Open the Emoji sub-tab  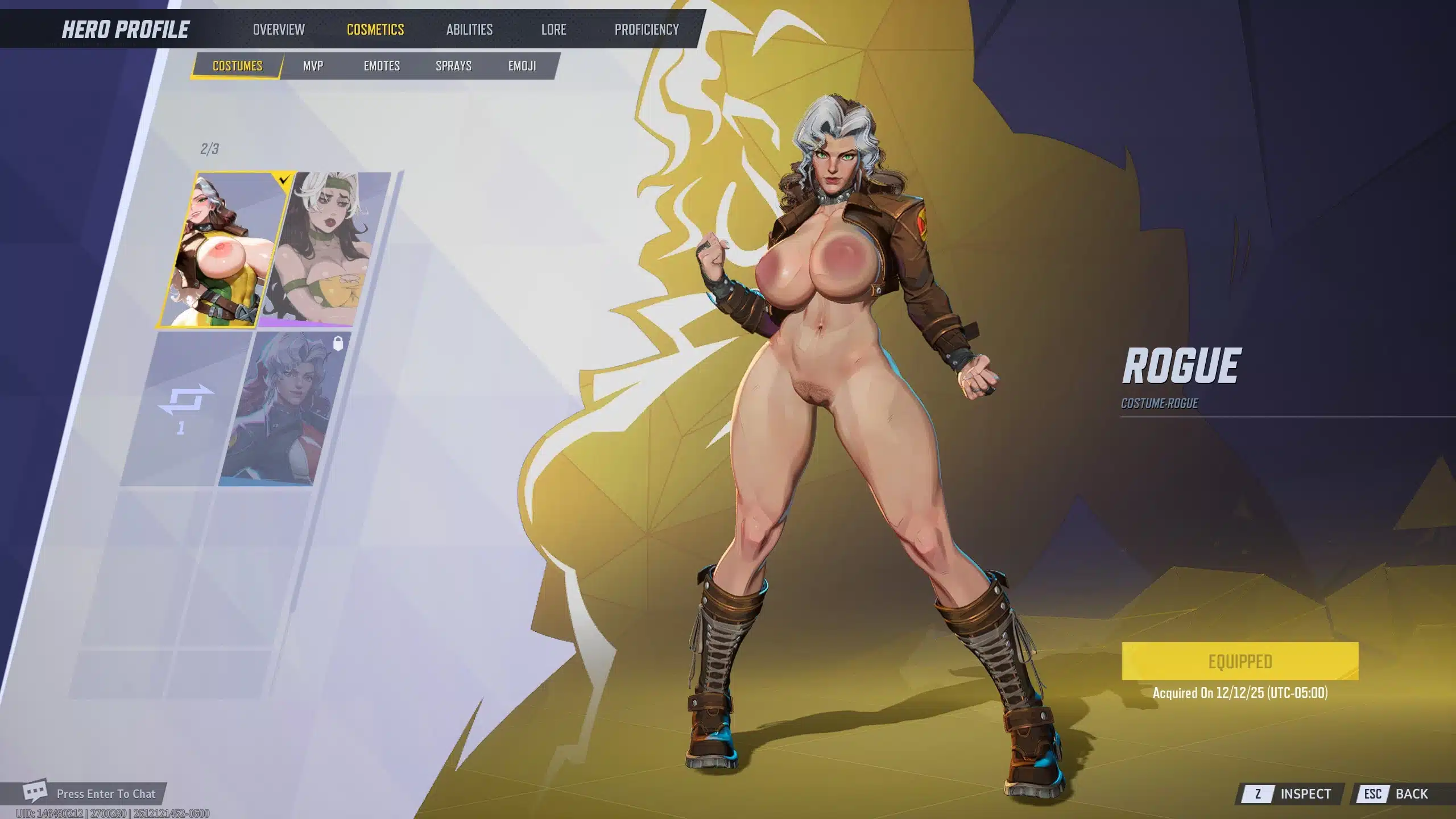coord(522,66)
